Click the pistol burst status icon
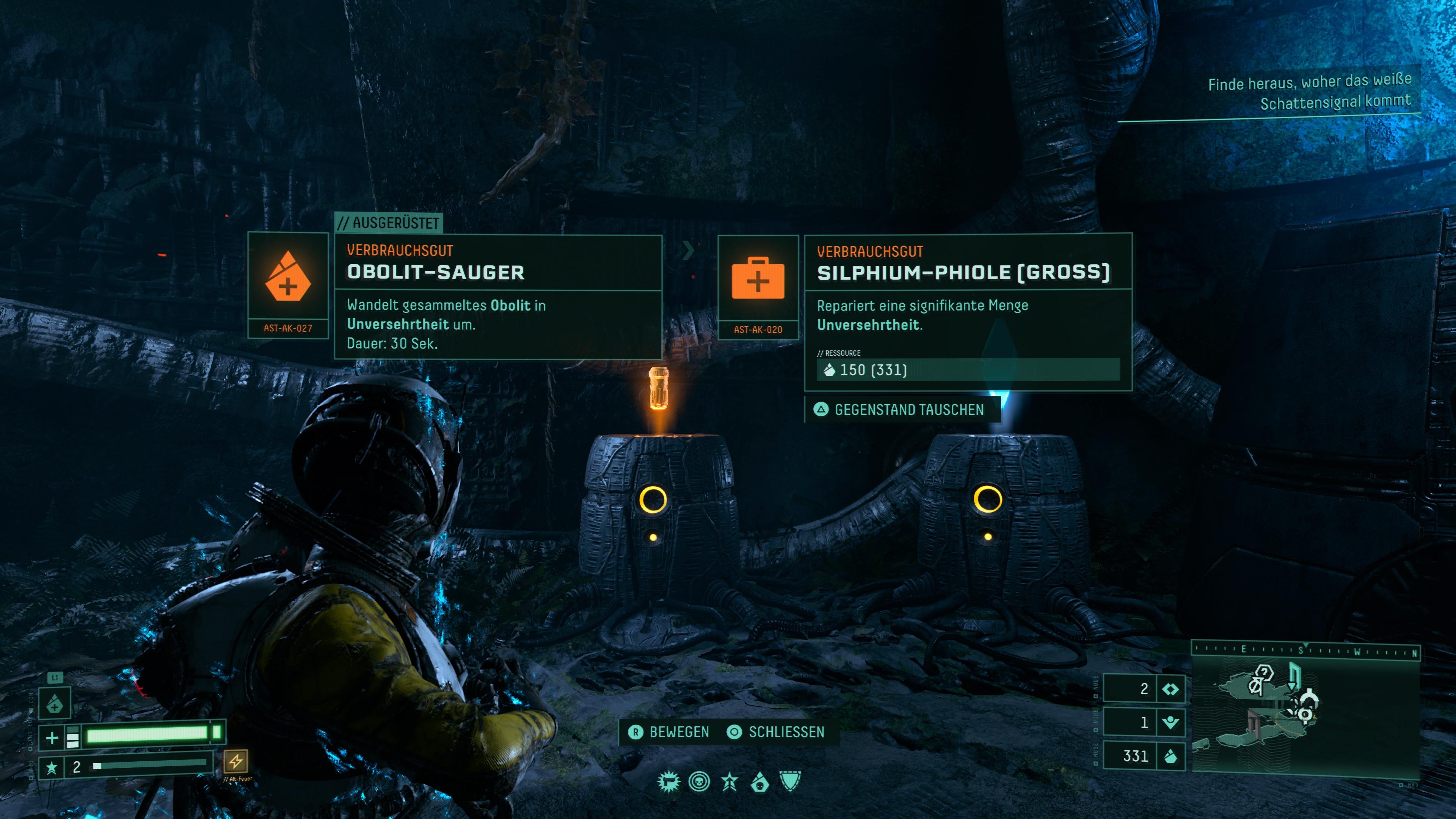This screenshot has height=819, width=1456. (668, 782)
